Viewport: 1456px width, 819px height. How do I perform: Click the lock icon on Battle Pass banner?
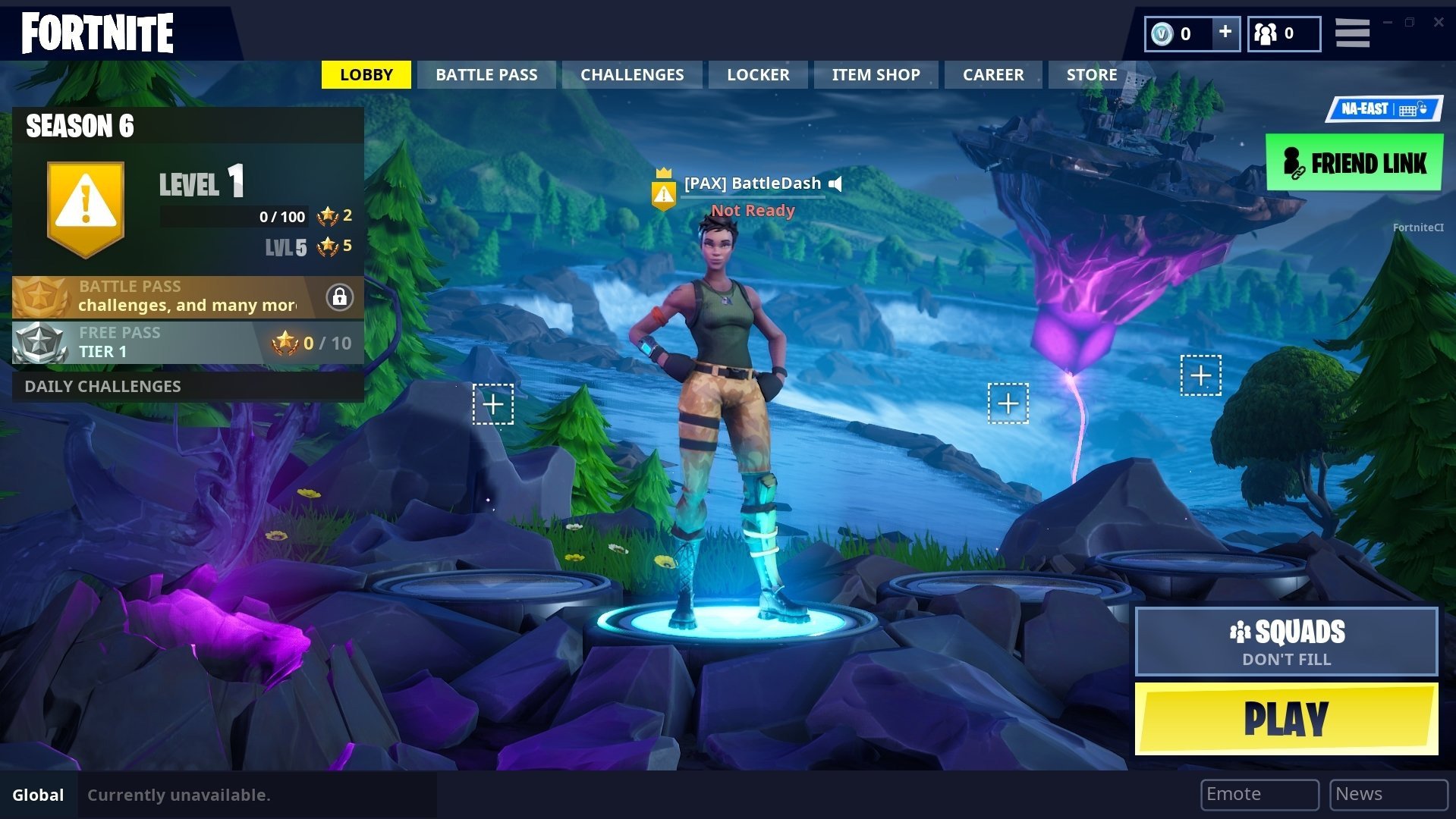coord(339,298)
